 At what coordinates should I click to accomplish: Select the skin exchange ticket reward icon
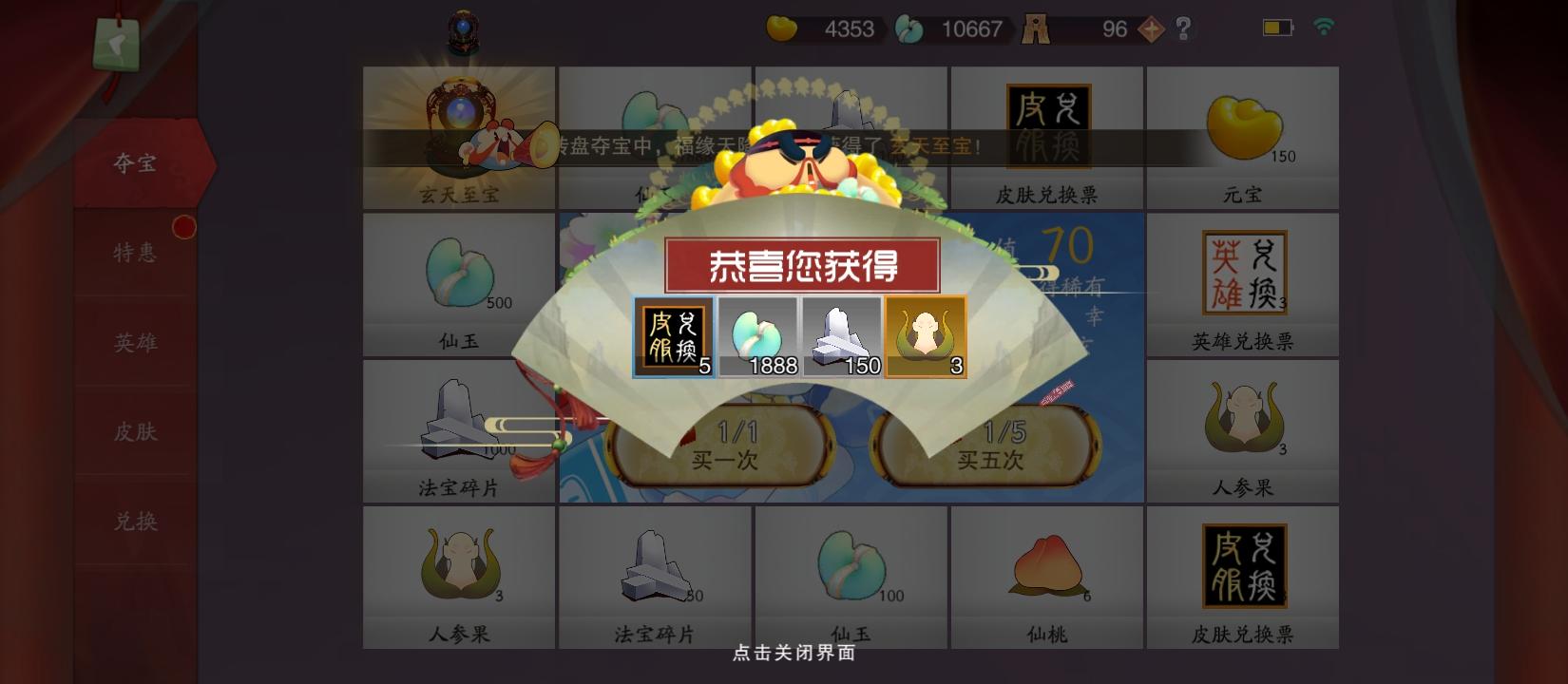(x=672, y=338)
